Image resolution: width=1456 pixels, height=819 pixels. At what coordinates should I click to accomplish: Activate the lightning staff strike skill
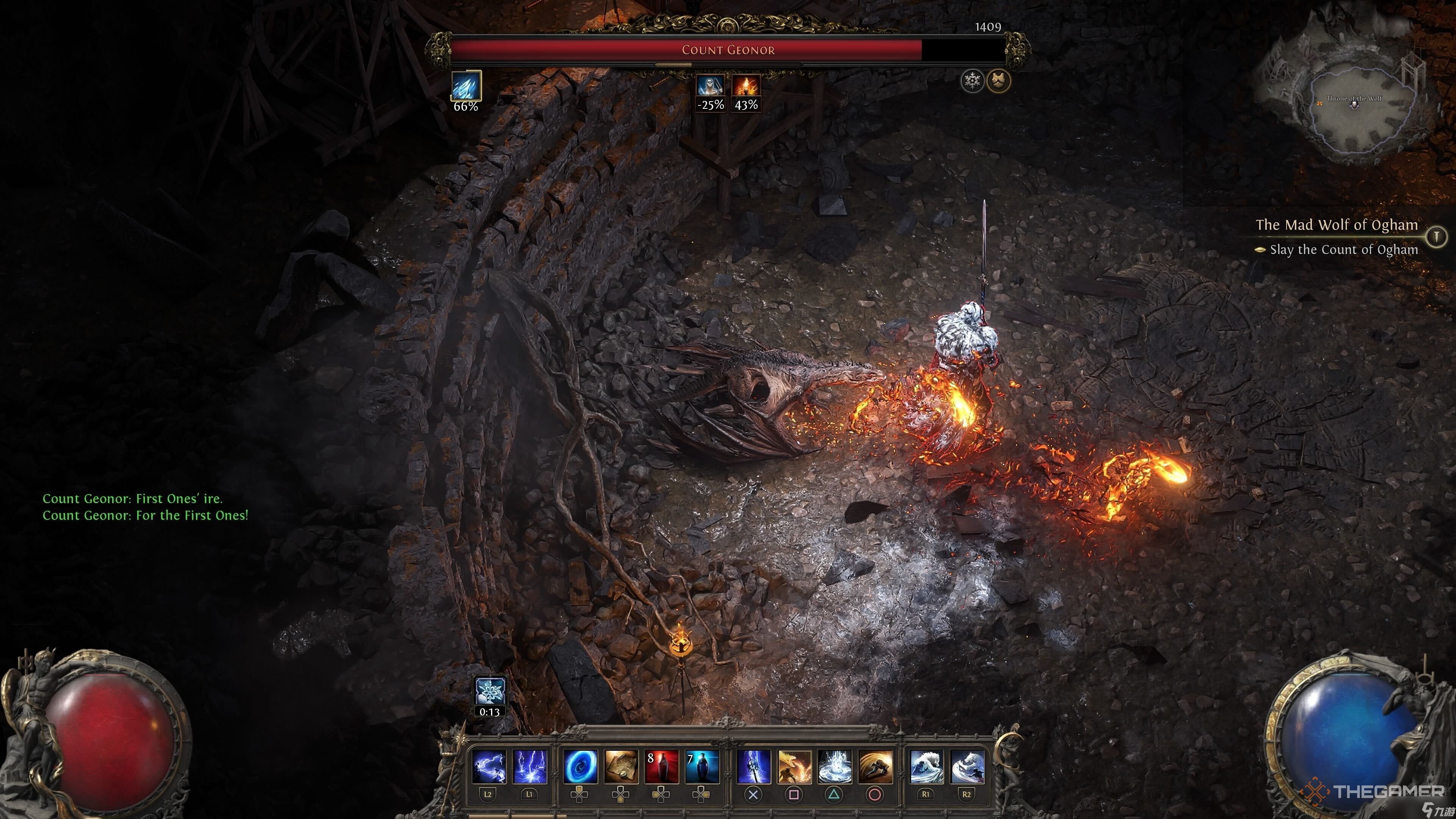(x=753, y=767)
